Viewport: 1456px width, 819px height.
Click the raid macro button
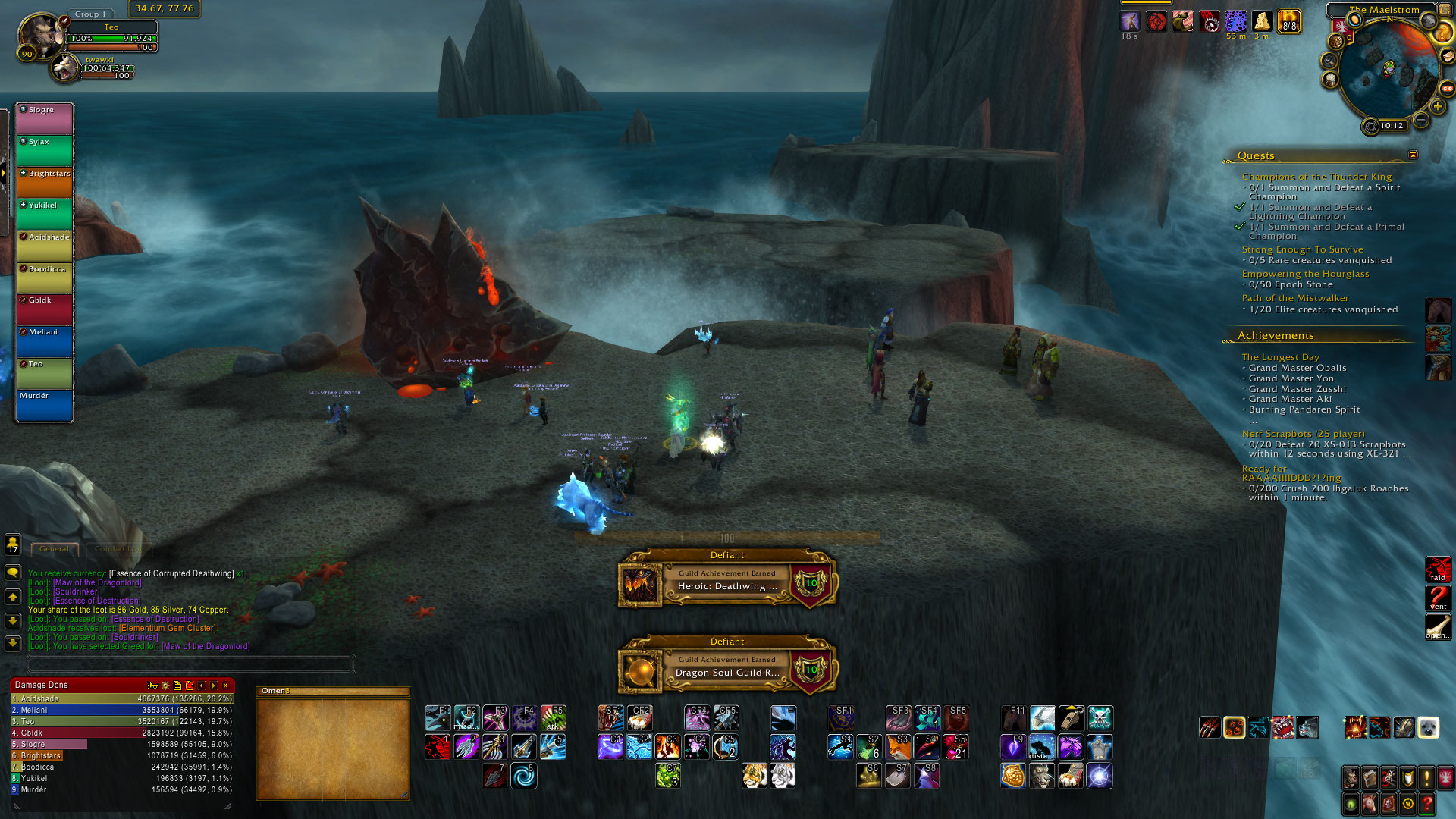pyautogui.click(x=1438, y=570)
